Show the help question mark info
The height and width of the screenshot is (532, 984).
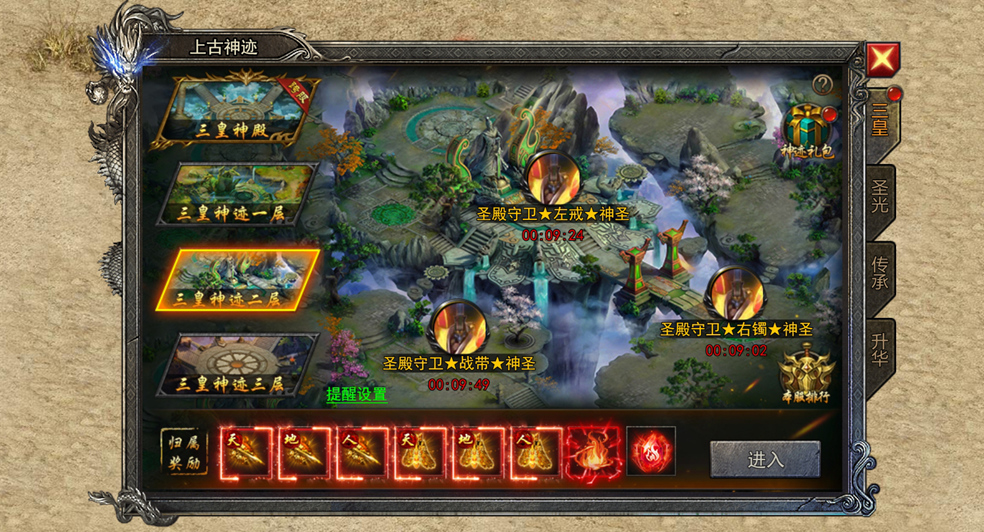pos(822,85)
